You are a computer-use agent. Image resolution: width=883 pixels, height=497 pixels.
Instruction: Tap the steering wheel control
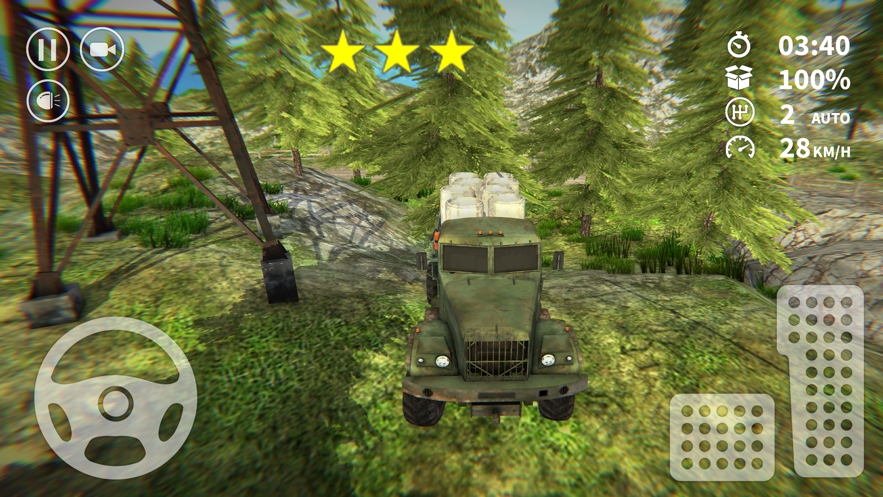pyautogui.click(x=116, y=399)
